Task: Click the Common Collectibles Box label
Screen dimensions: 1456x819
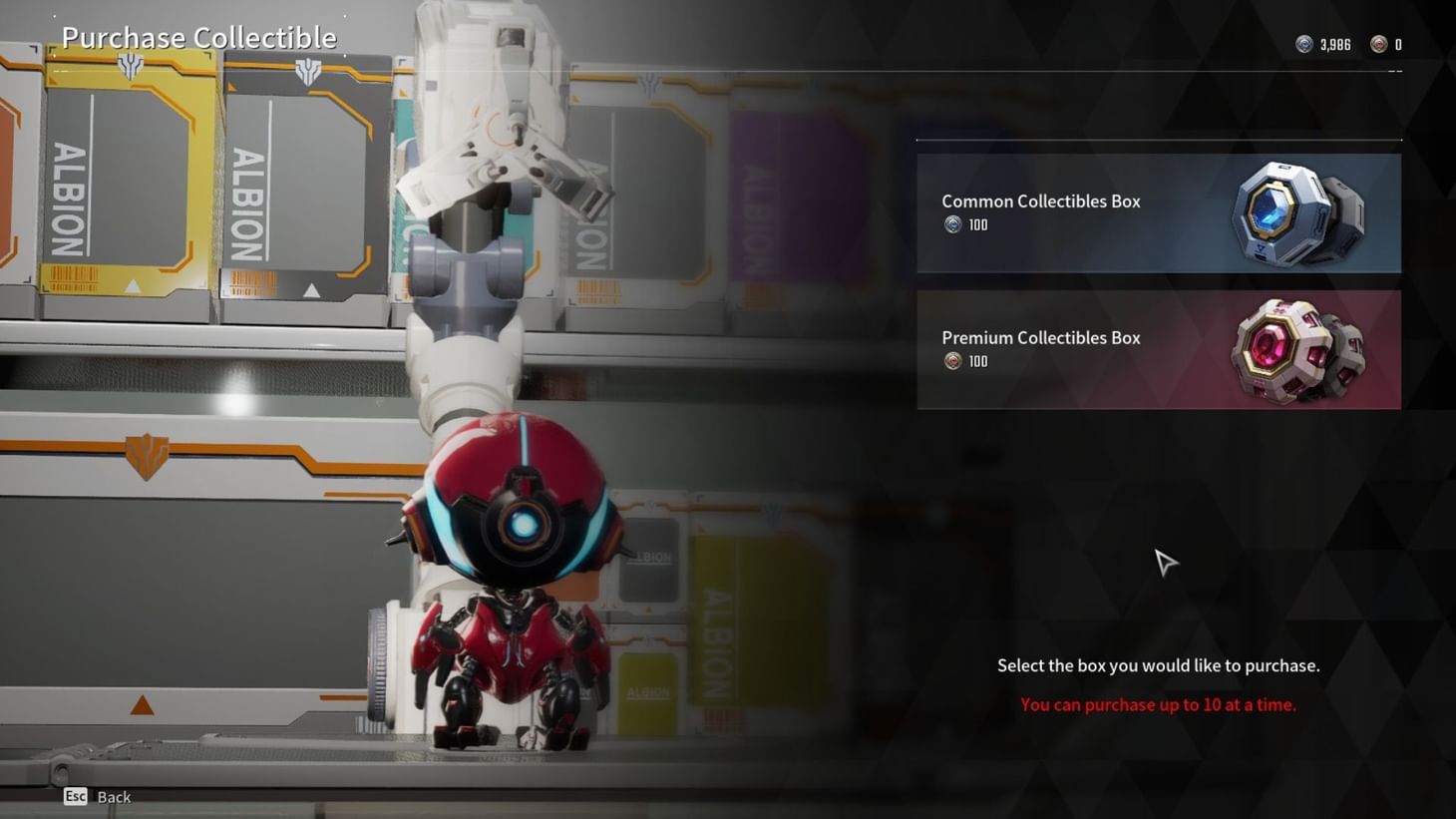Action: point(1040,201)
